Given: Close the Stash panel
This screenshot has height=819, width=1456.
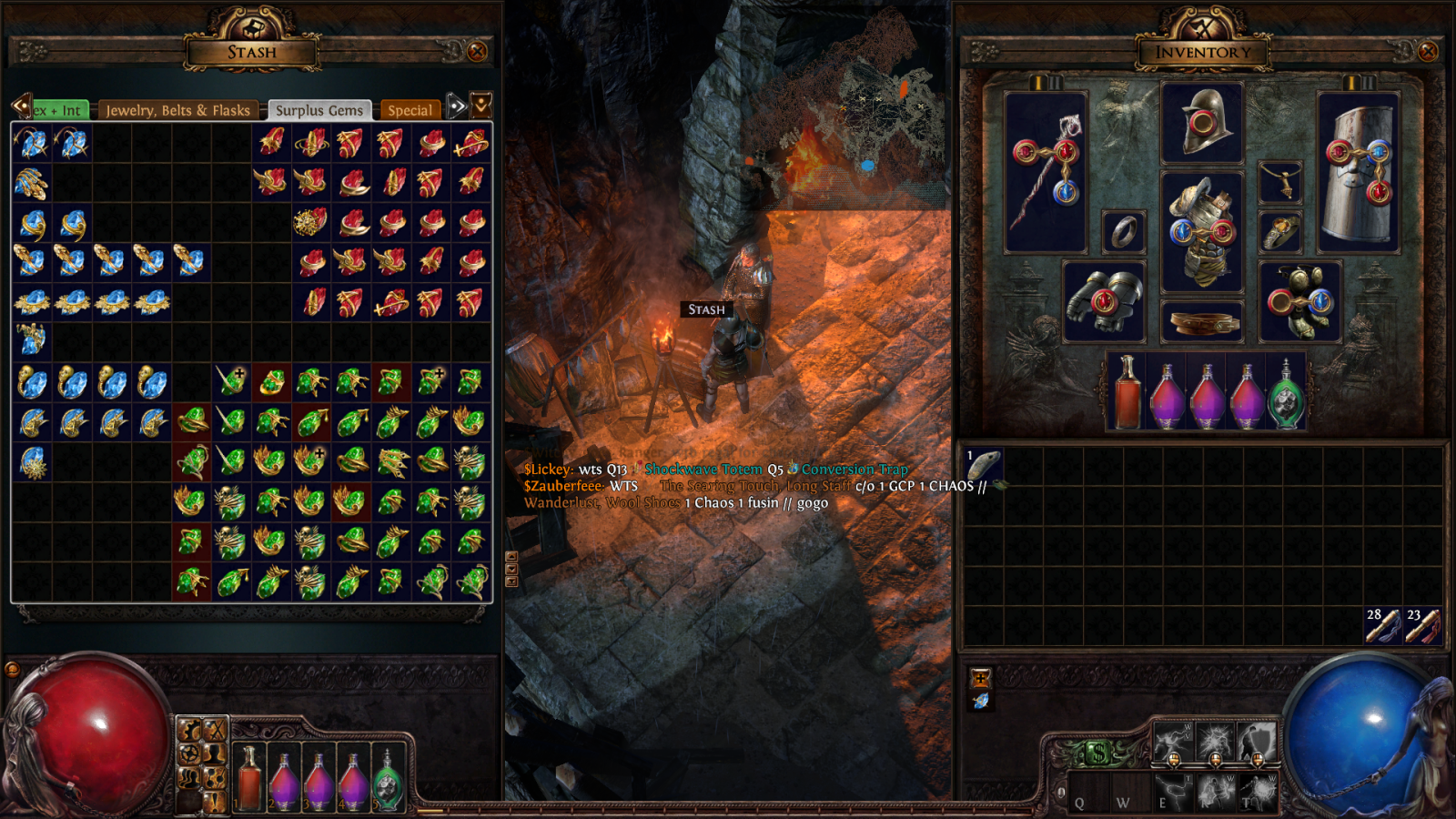Looking at the screenshot, I should (x=477, y=52).
